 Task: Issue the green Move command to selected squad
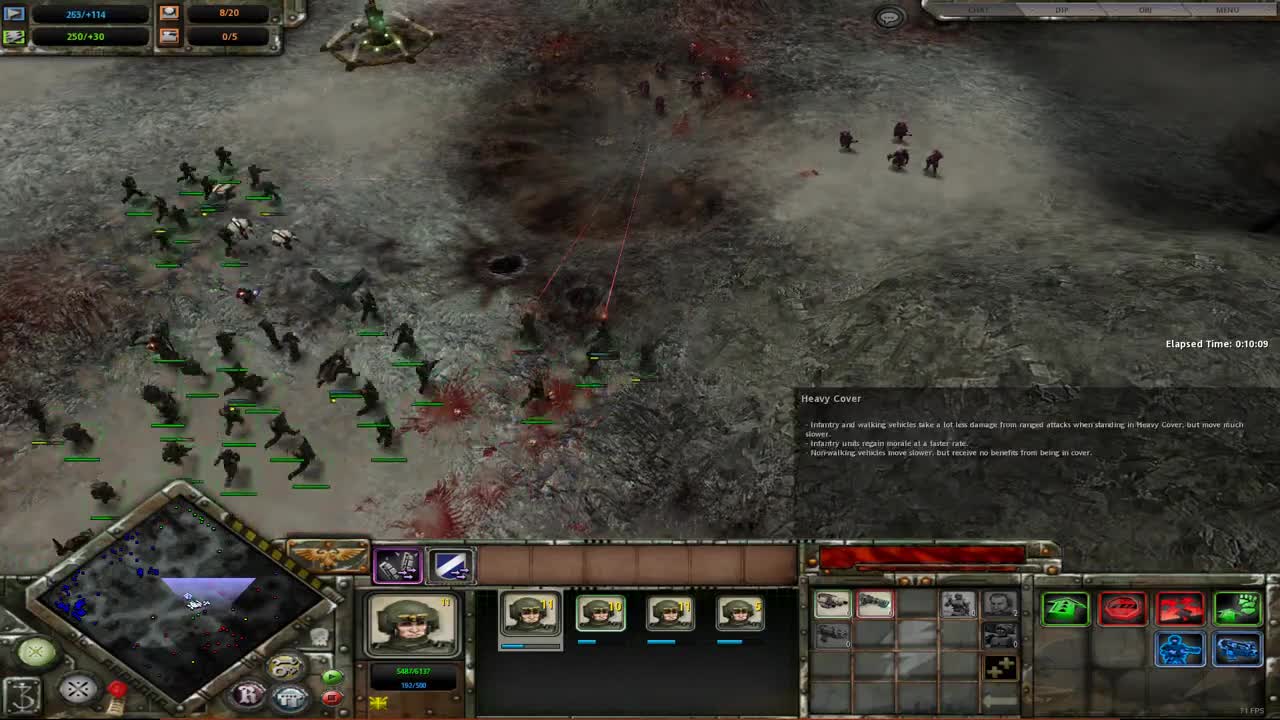click(1065, 609)
